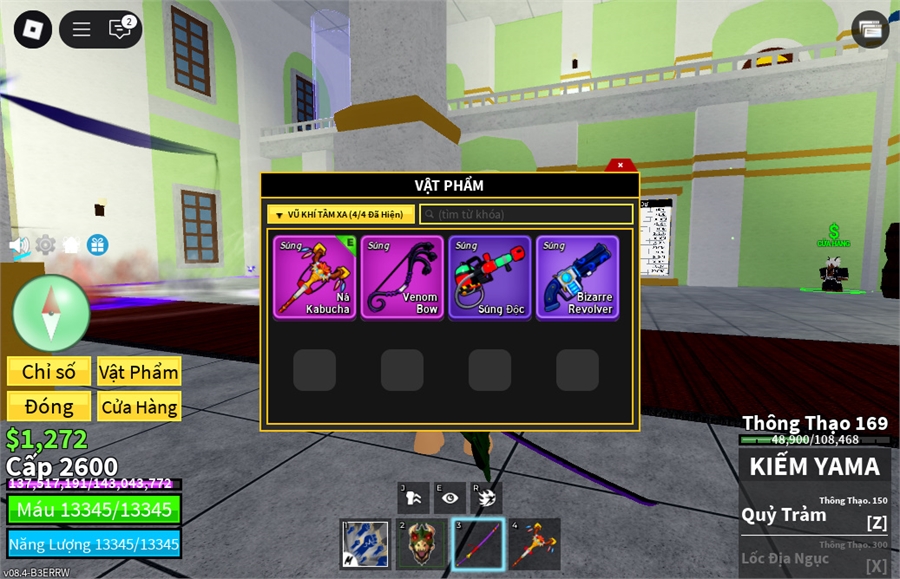Open the blue gift box icon

coord(97,244)
